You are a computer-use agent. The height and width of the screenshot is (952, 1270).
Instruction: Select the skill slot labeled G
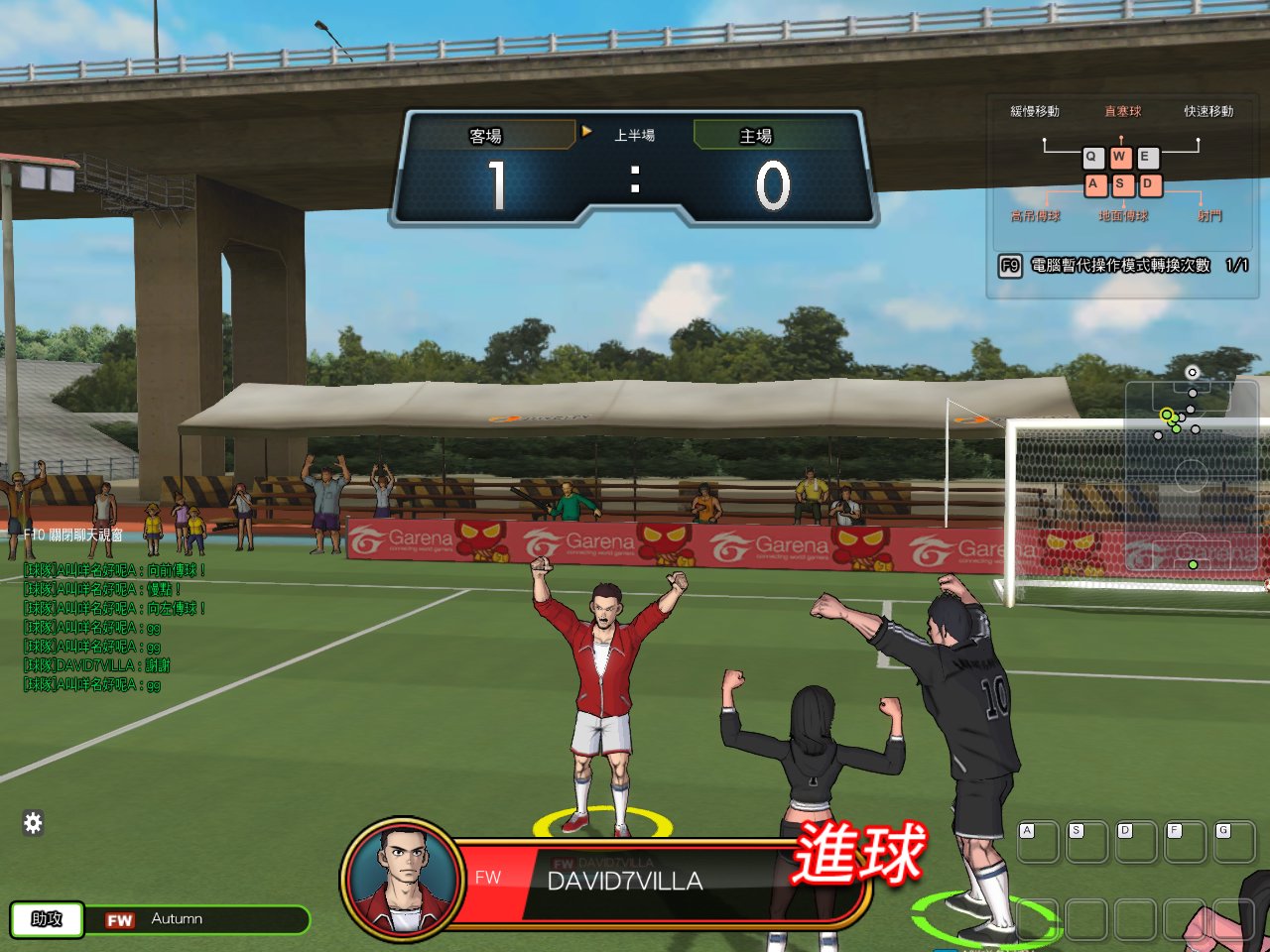point(1233,841)
